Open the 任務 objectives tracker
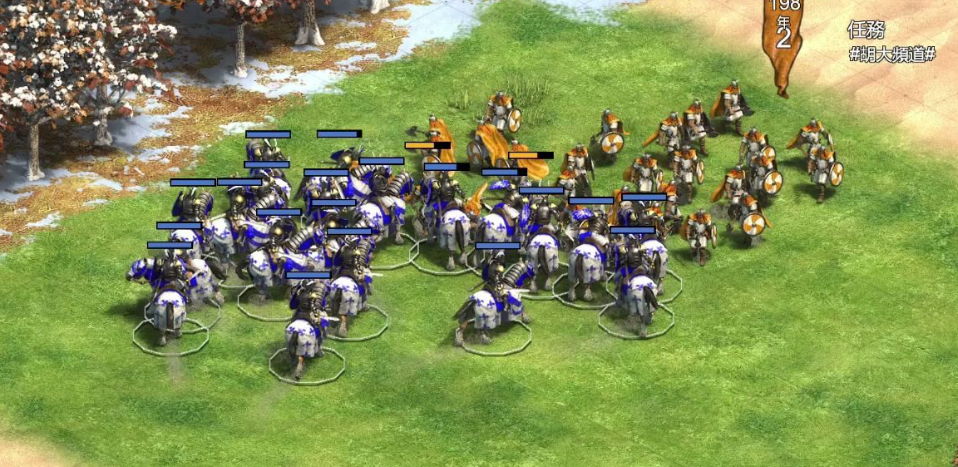The image size is (958, 467). click(865, 30)
